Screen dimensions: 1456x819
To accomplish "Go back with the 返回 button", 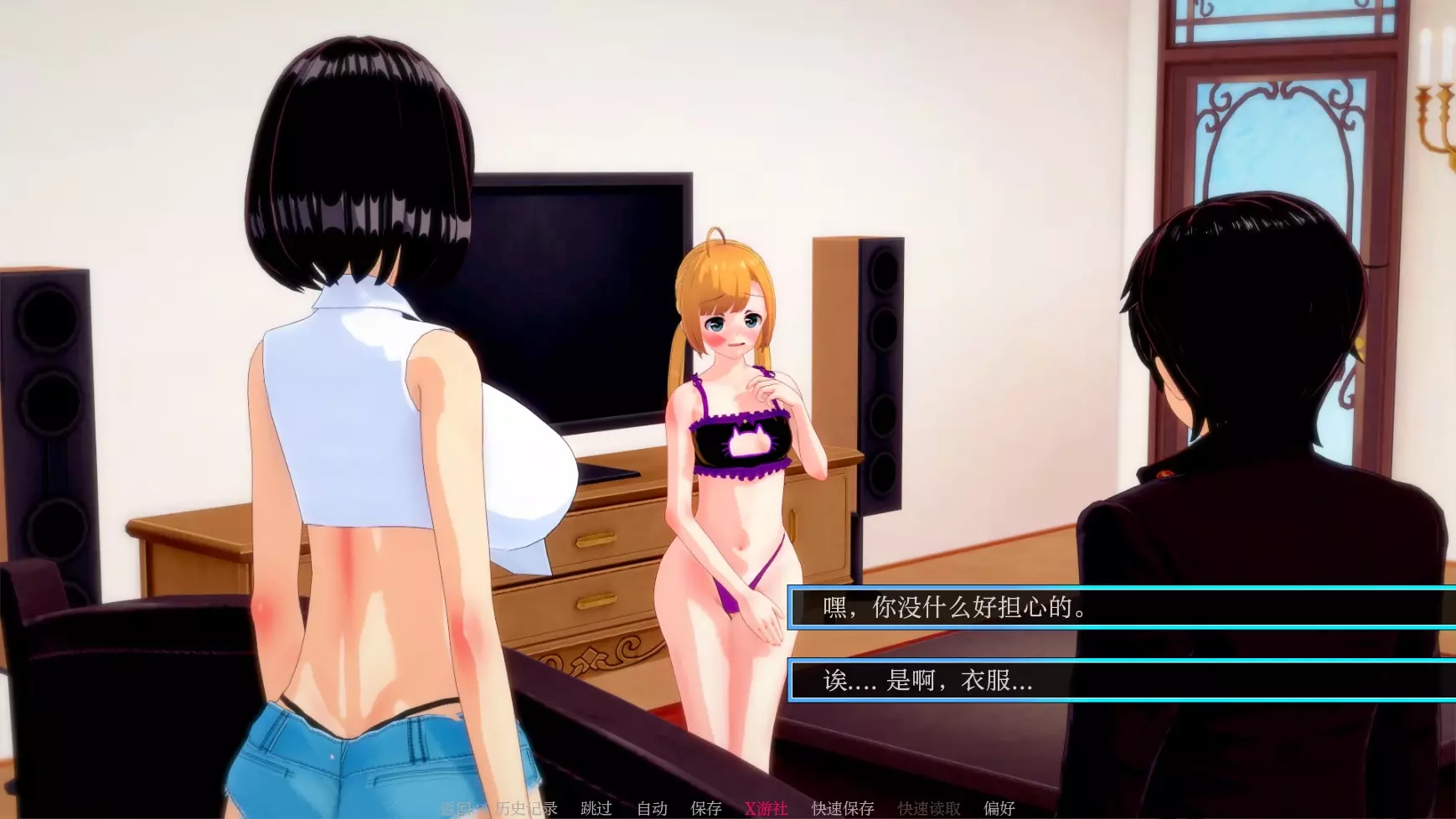I will click(457, 808).
